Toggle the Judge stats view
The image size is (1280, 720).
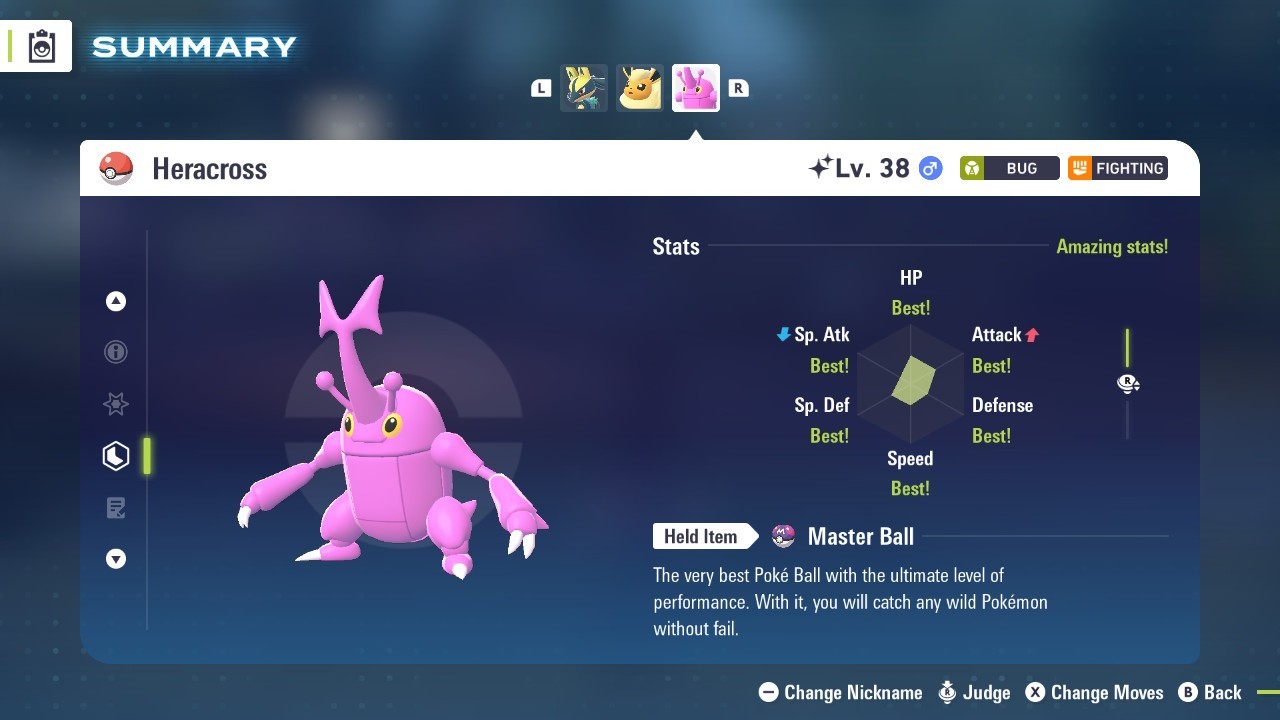click(x=974, y=692)
